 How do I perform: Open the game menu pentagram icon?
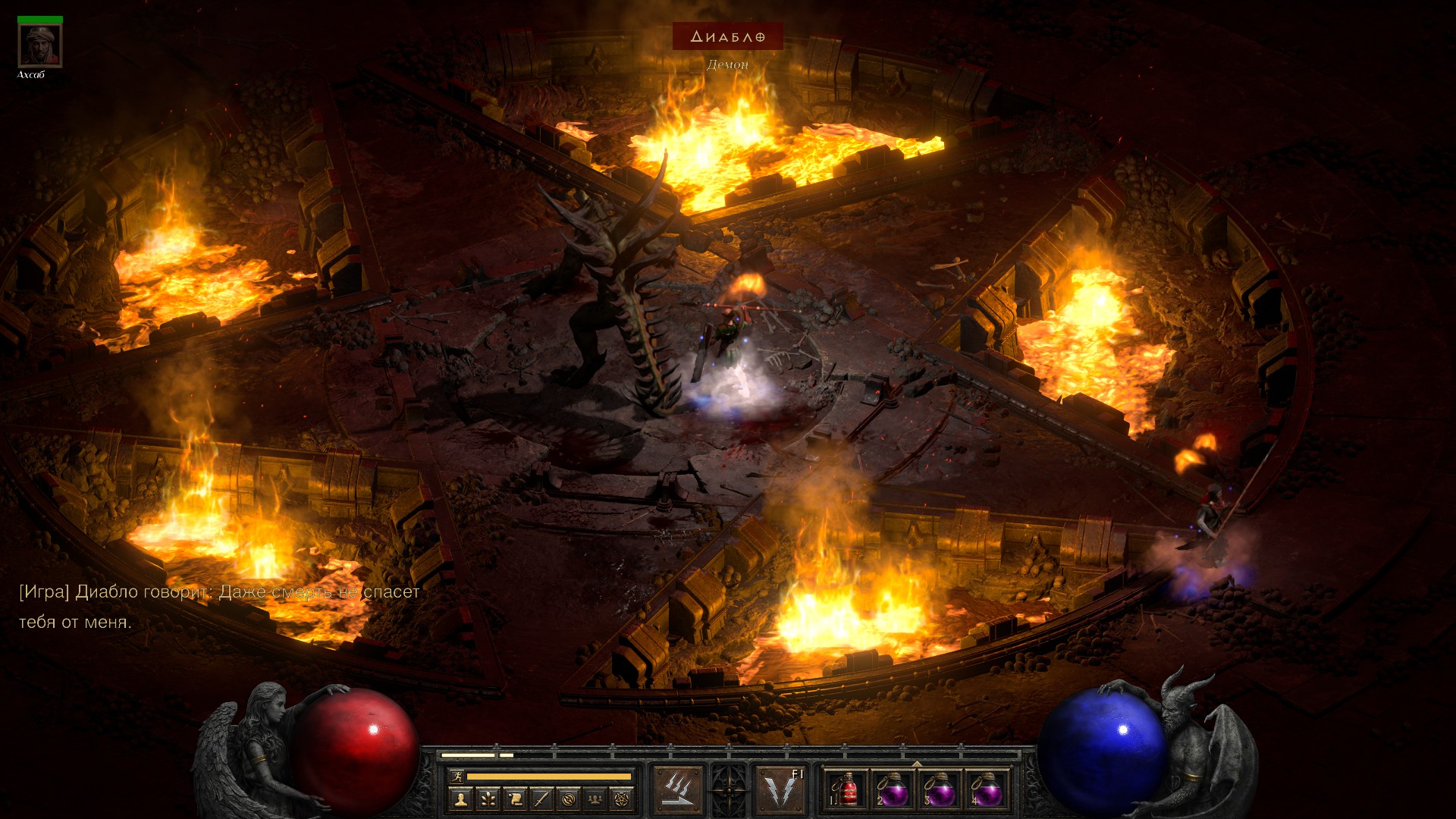(623, 799)
